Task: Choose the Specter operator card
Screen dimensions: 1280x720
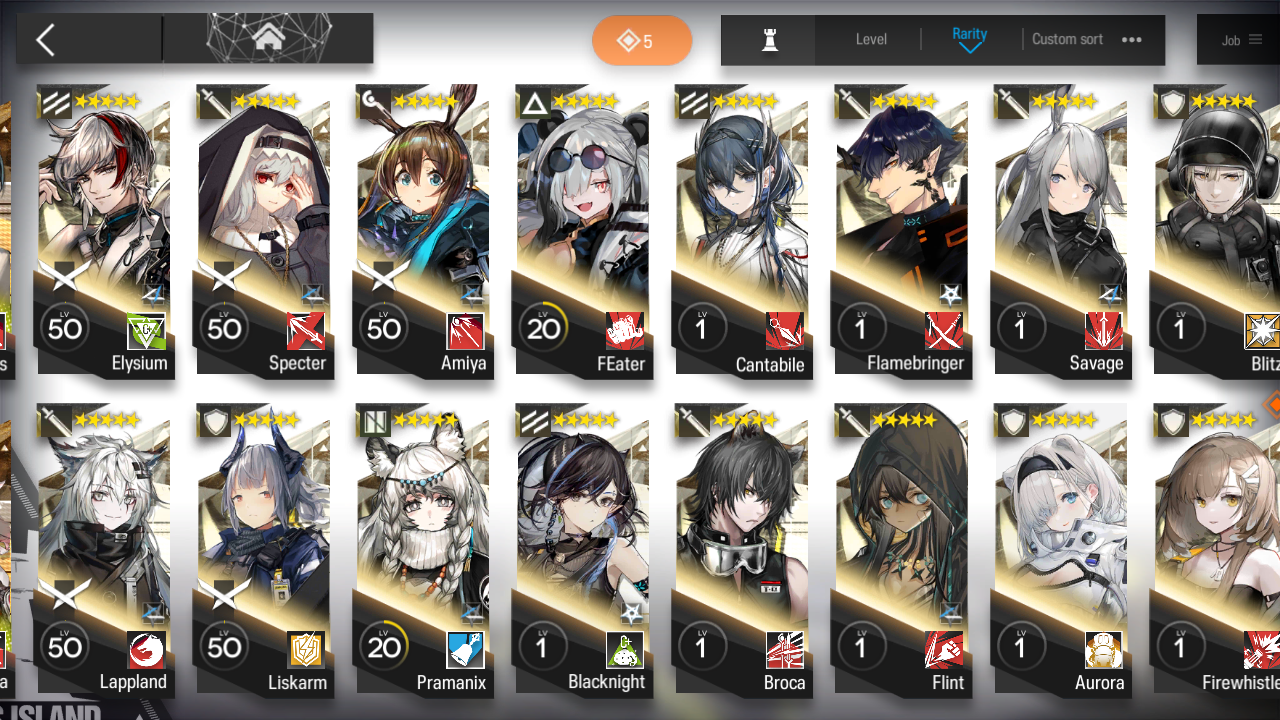Action: 264,230
